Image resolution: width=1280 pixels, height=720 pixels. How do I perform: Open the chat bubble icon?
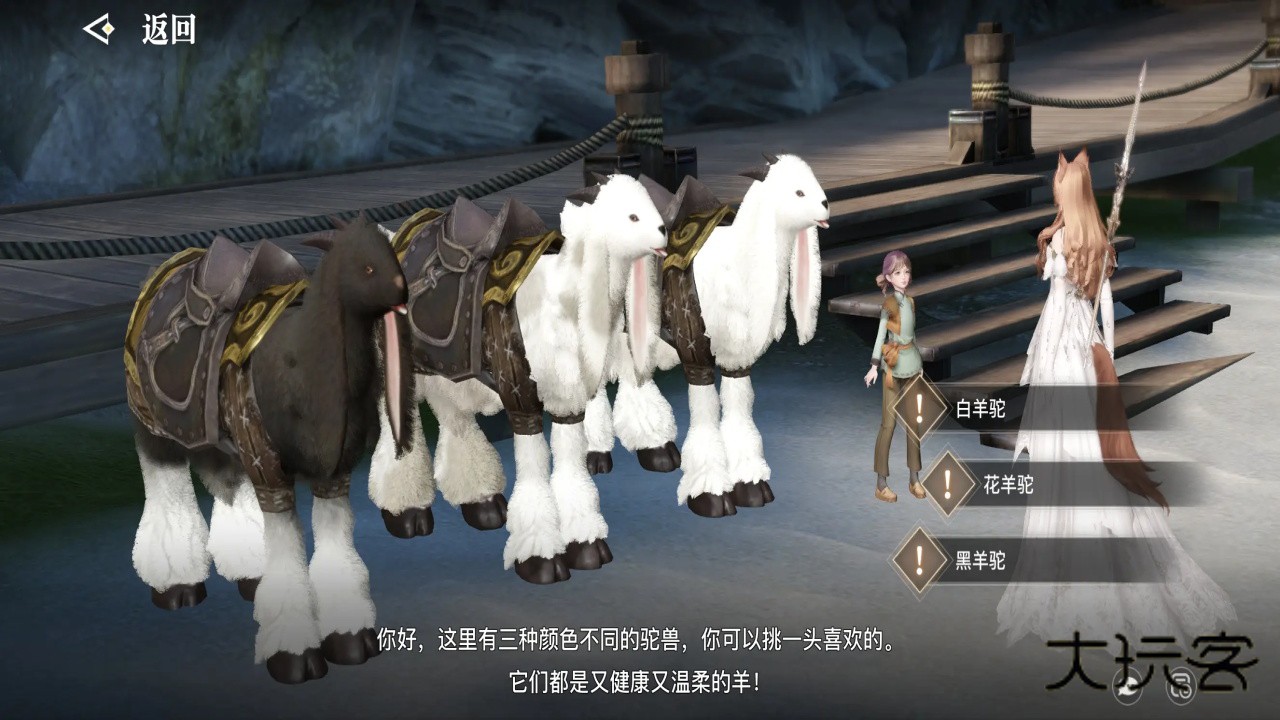pos(1129,684)
